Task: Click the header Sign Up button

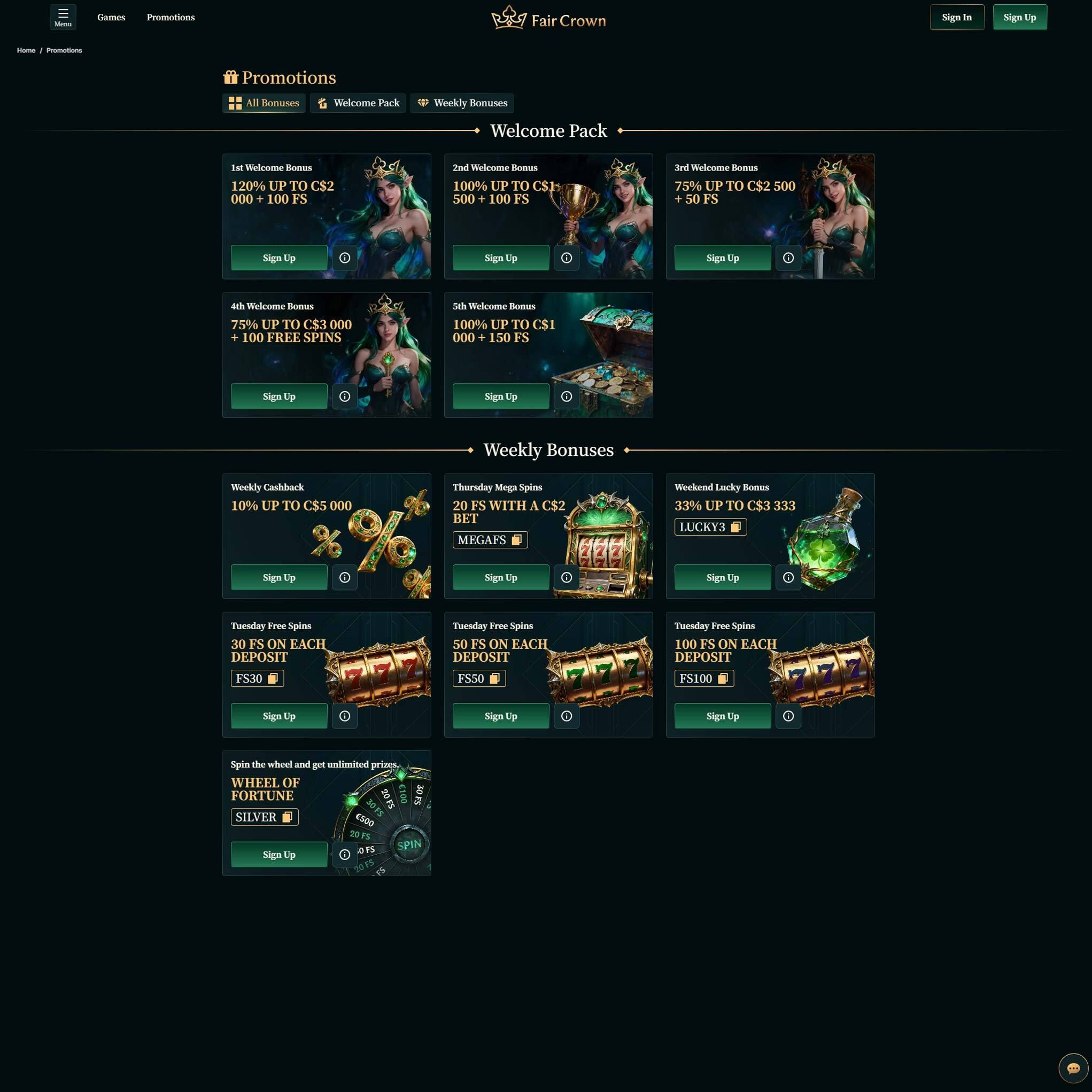Action: (x=1019, y=17)
